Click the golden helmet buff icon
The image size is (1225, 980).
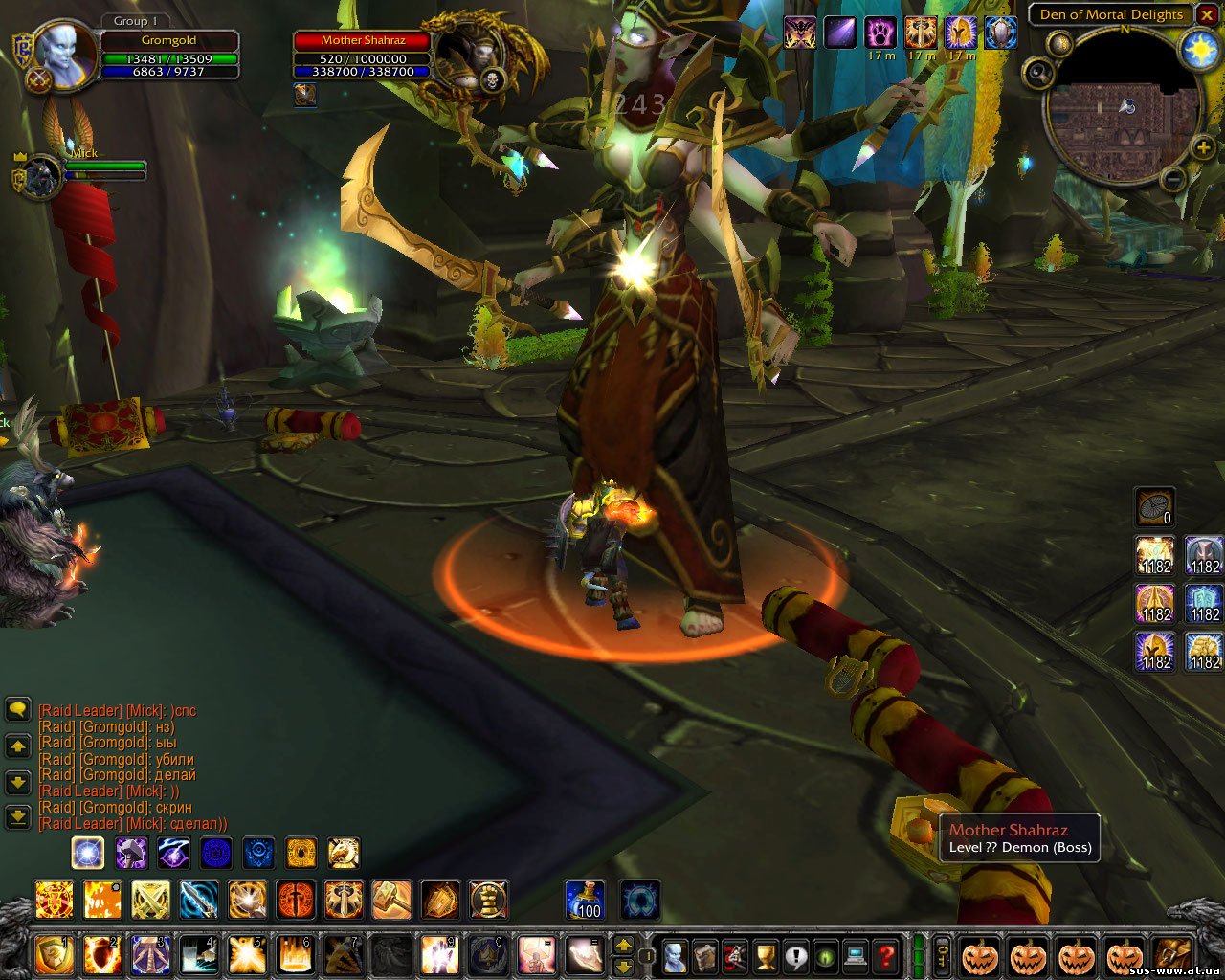[x=960, y=33]
